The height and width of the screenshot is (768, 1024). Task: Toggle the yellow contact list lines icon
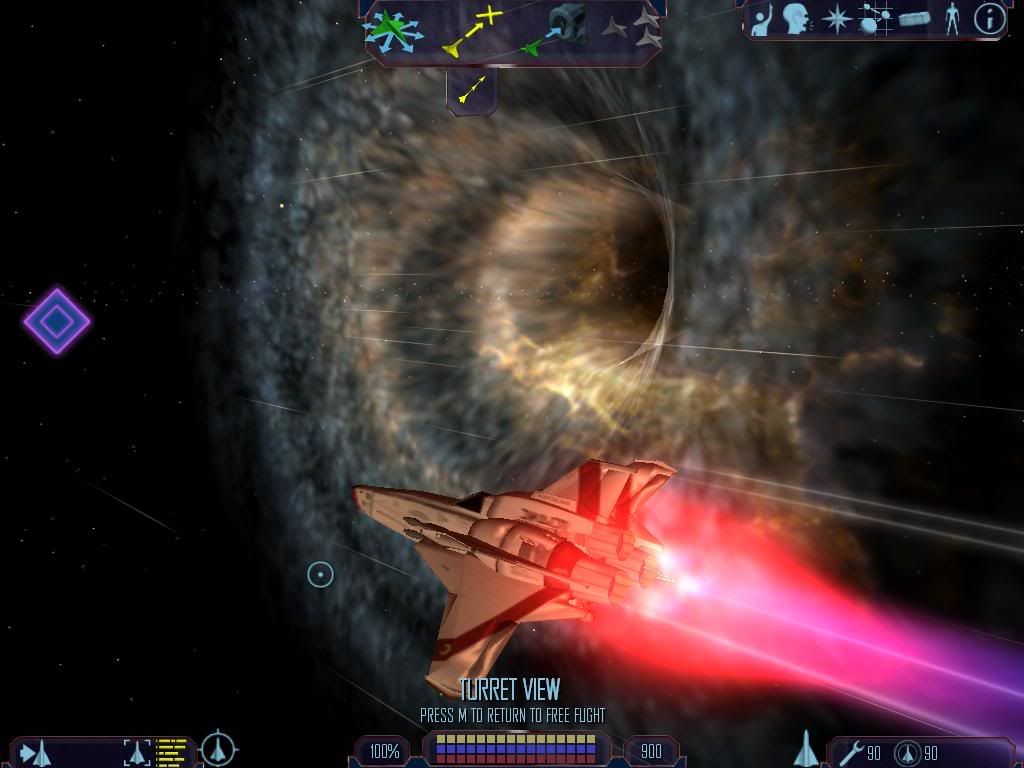pyautogui.click(x=173, y=751)
